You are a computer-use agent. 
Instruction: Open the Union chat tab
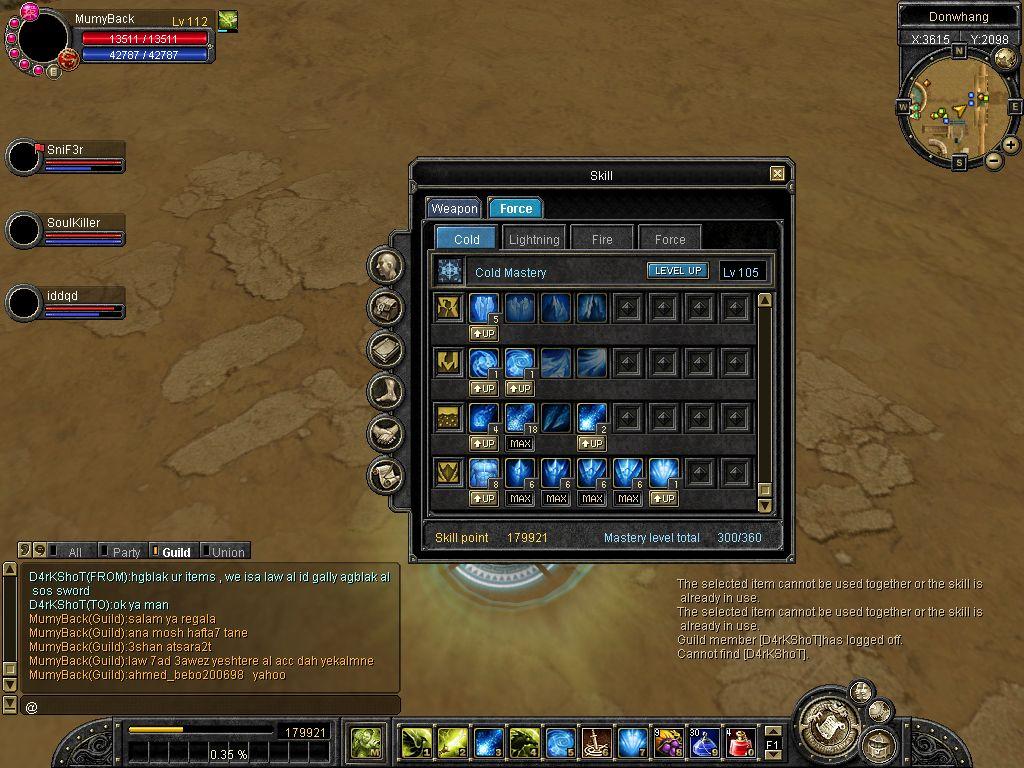(x=227, y=552)
